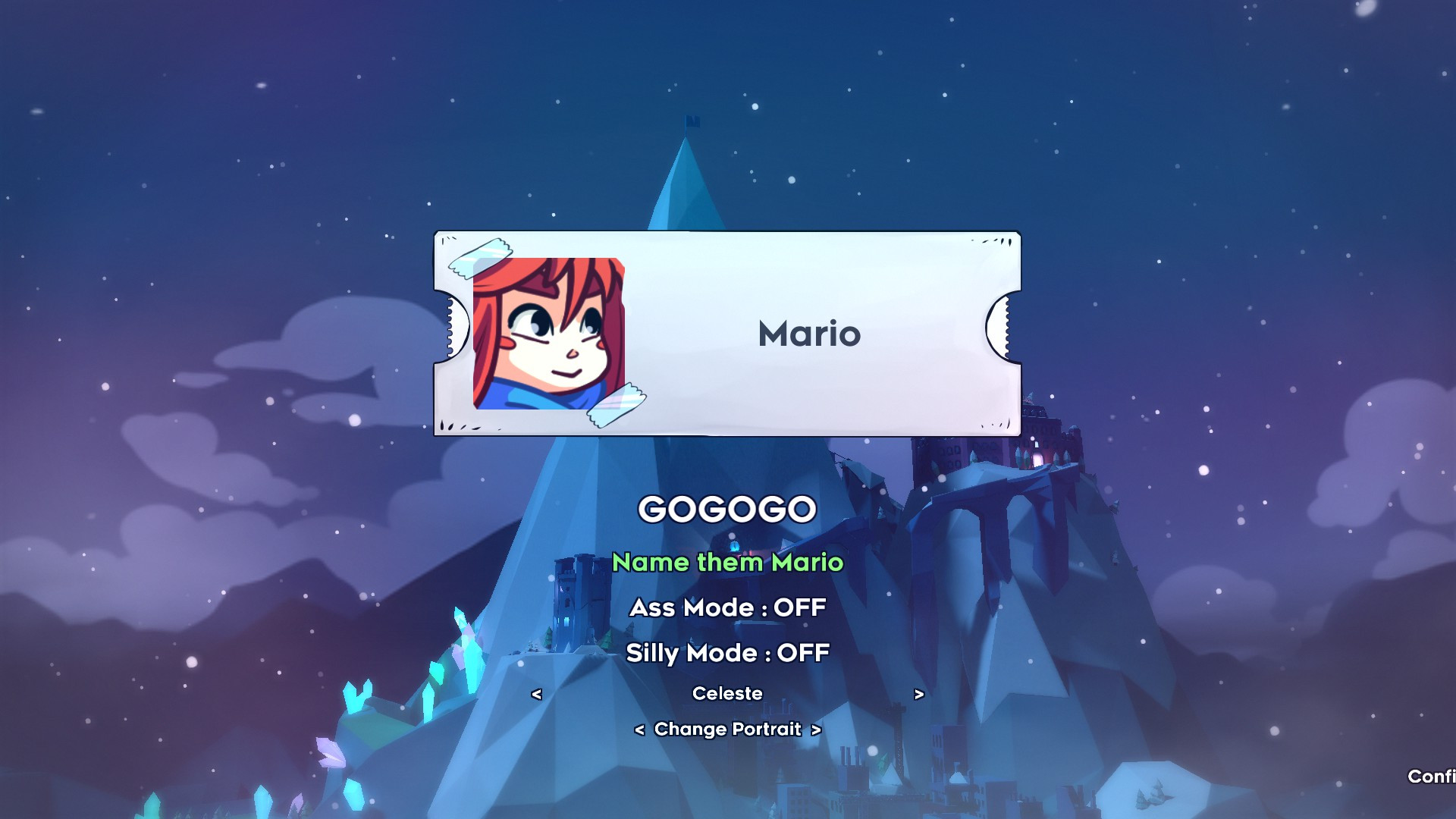Screen dimensions: 1456x819
Task: Click the green highlighted menu entry
Action: [728, 563]
